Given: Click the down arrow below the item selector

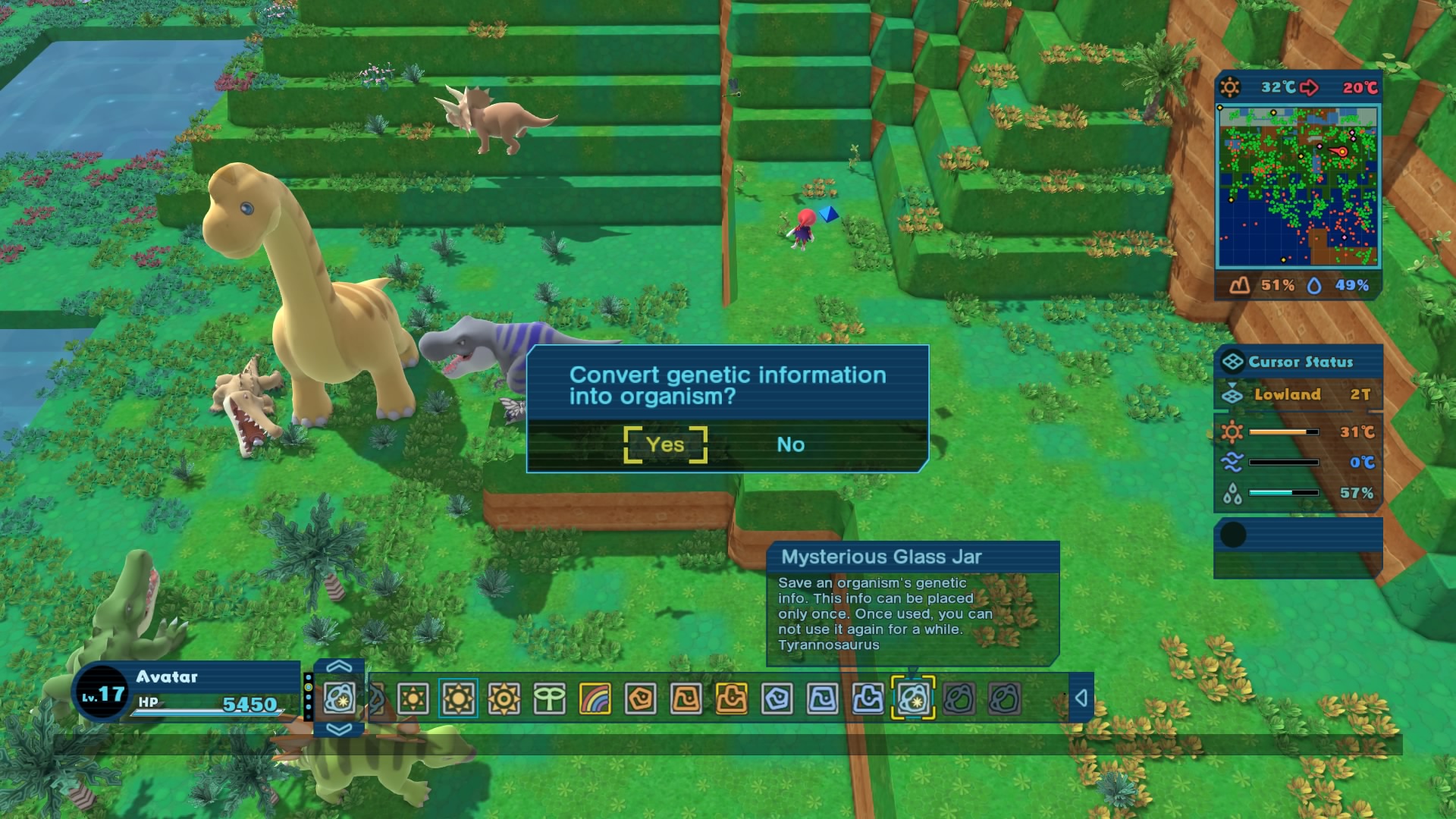Looking at the screenshot, I should tap(340, 730).
